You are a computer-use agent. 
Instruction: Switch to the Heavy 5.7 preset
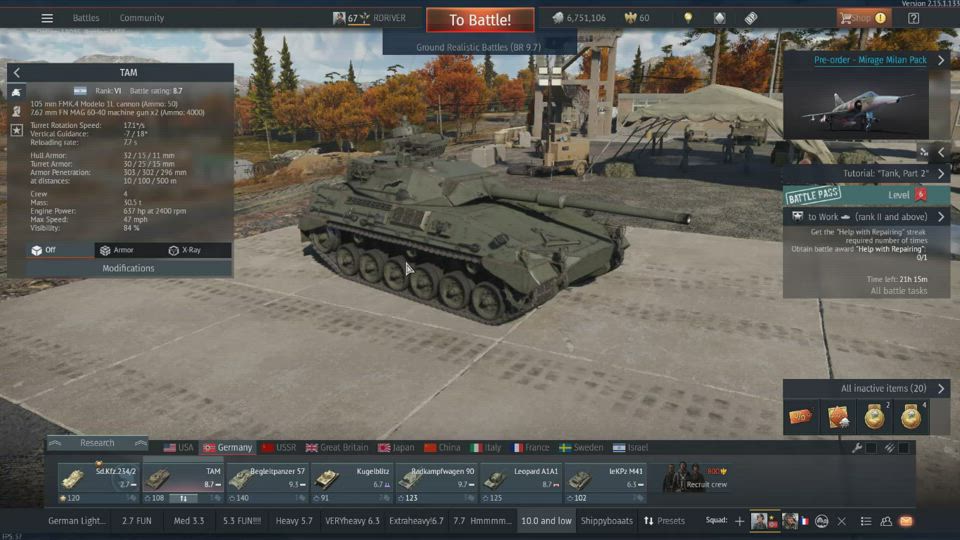pos(294,521)
